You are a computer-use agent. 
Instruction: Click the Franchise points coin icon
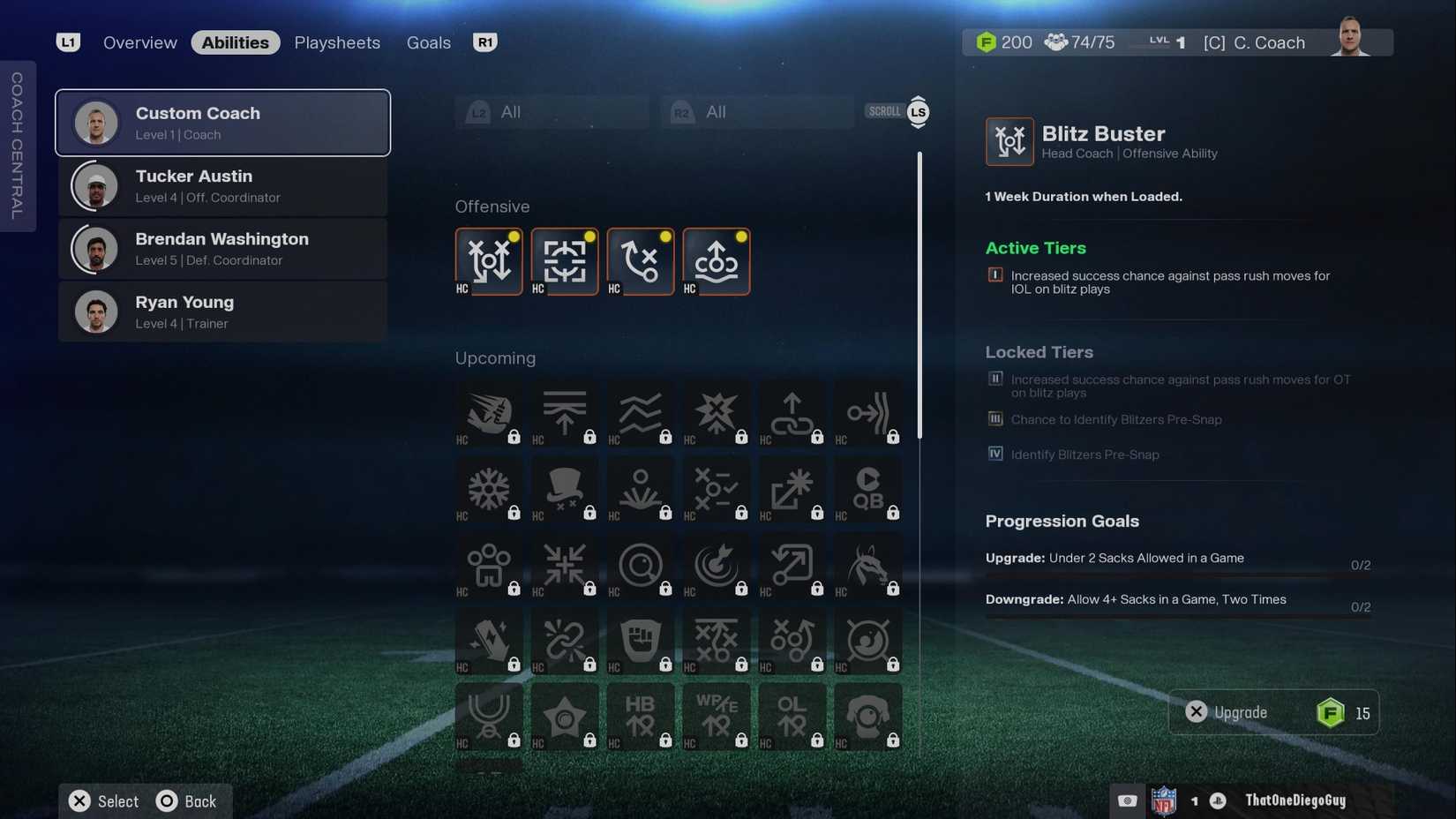tap(986, 41)
